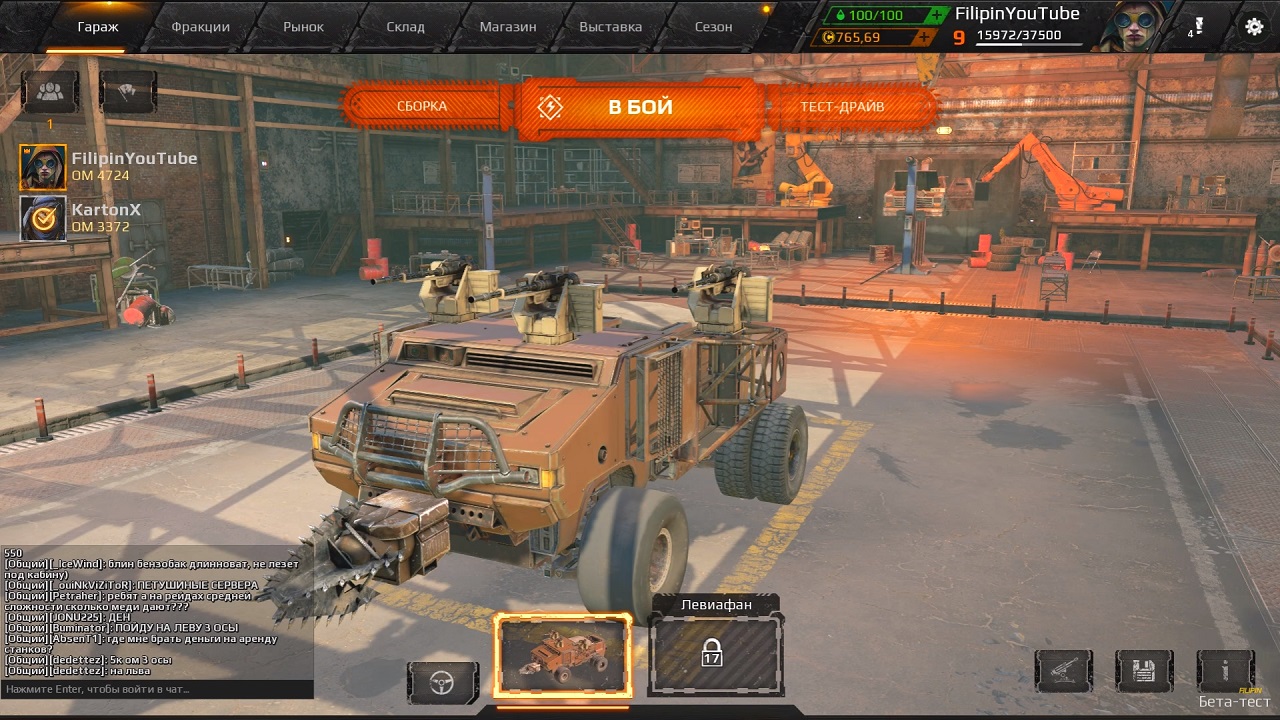Open the Рынок tab
The height and width of the screenshot is (720, 1280).
pos(303,27)
